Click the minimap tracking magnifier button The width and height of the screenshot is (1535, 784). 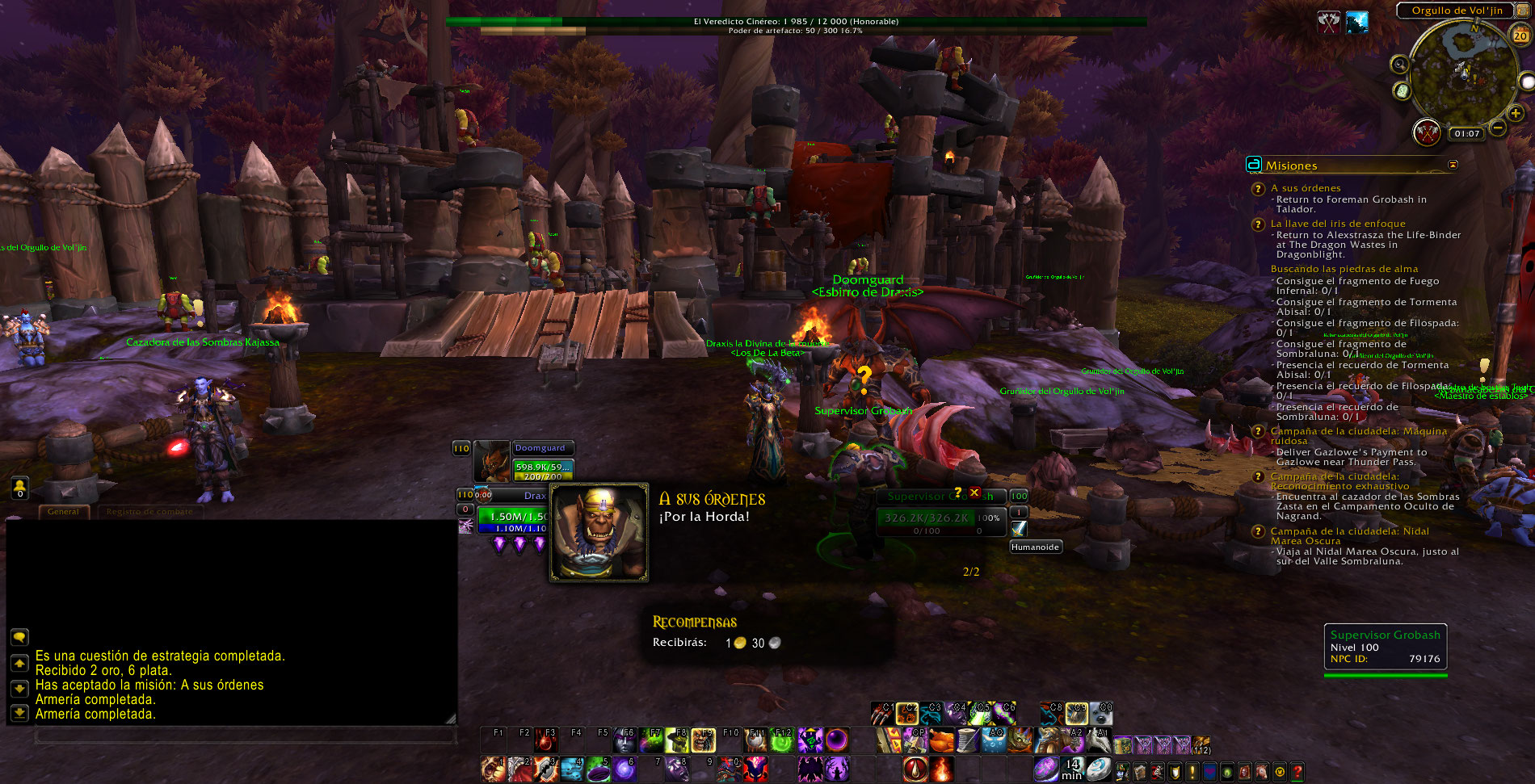1399,64
